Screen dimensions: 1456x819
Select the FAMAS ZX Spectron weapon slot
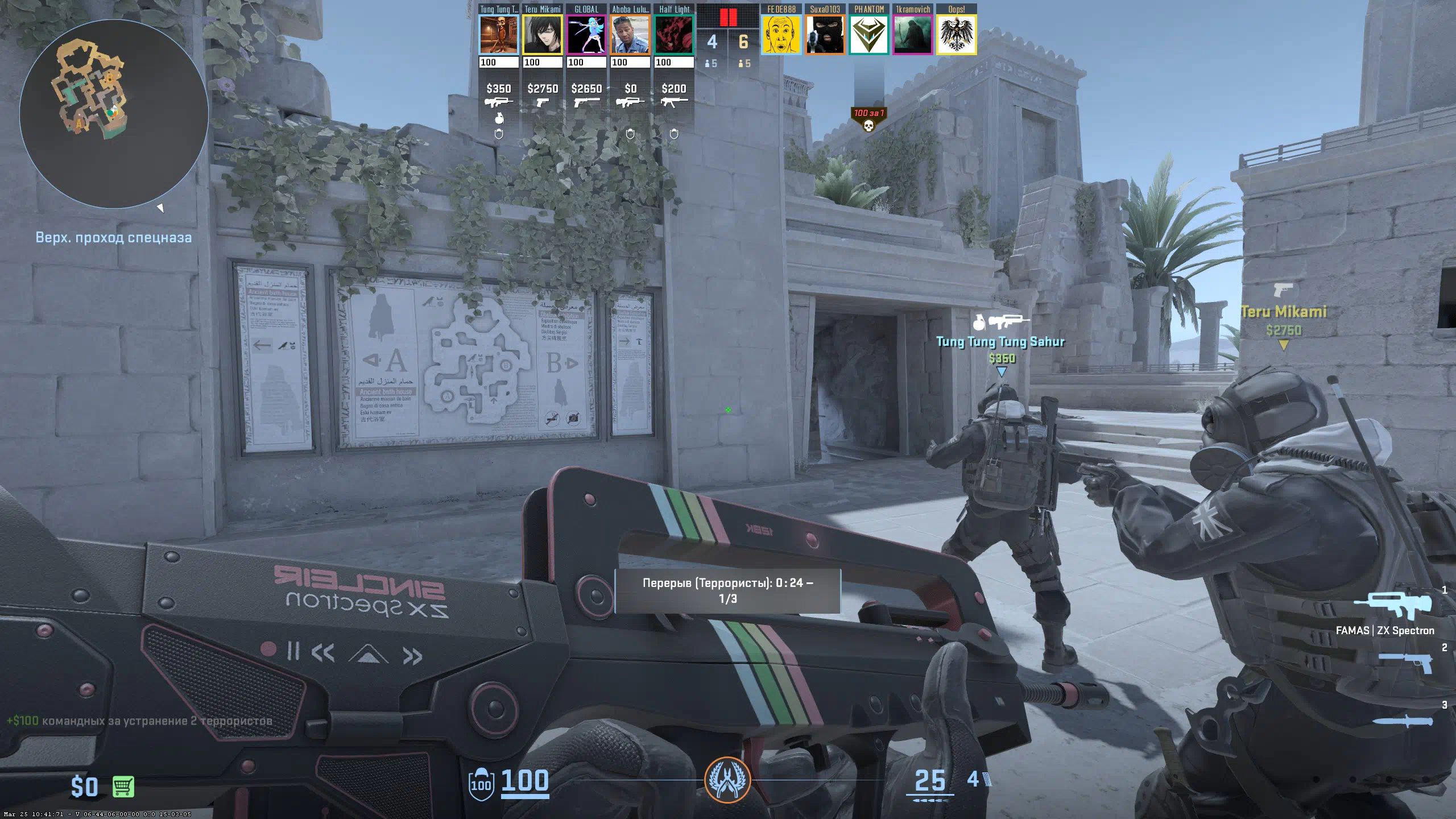(1392, 606)
